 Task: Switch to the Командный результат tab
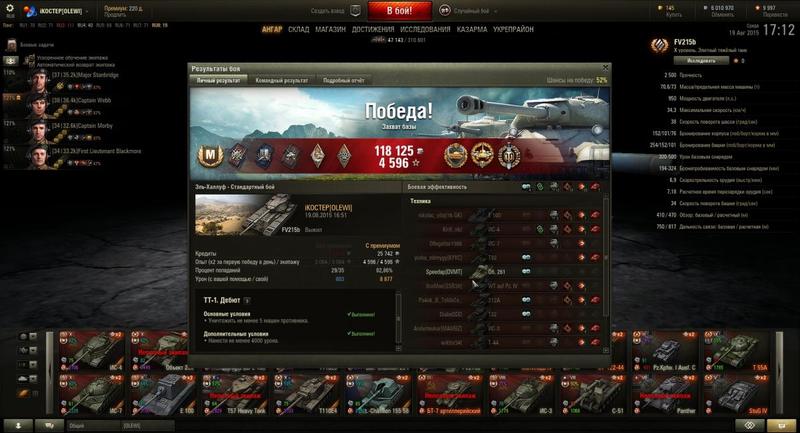[281, 80]
